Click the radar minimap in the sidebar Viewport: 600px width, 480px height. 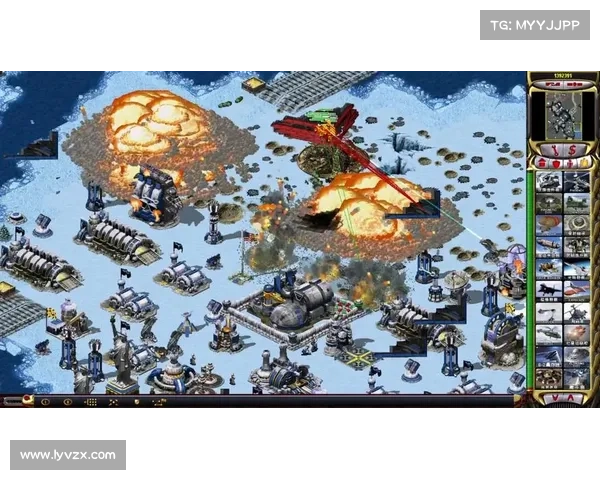[563, 116]
